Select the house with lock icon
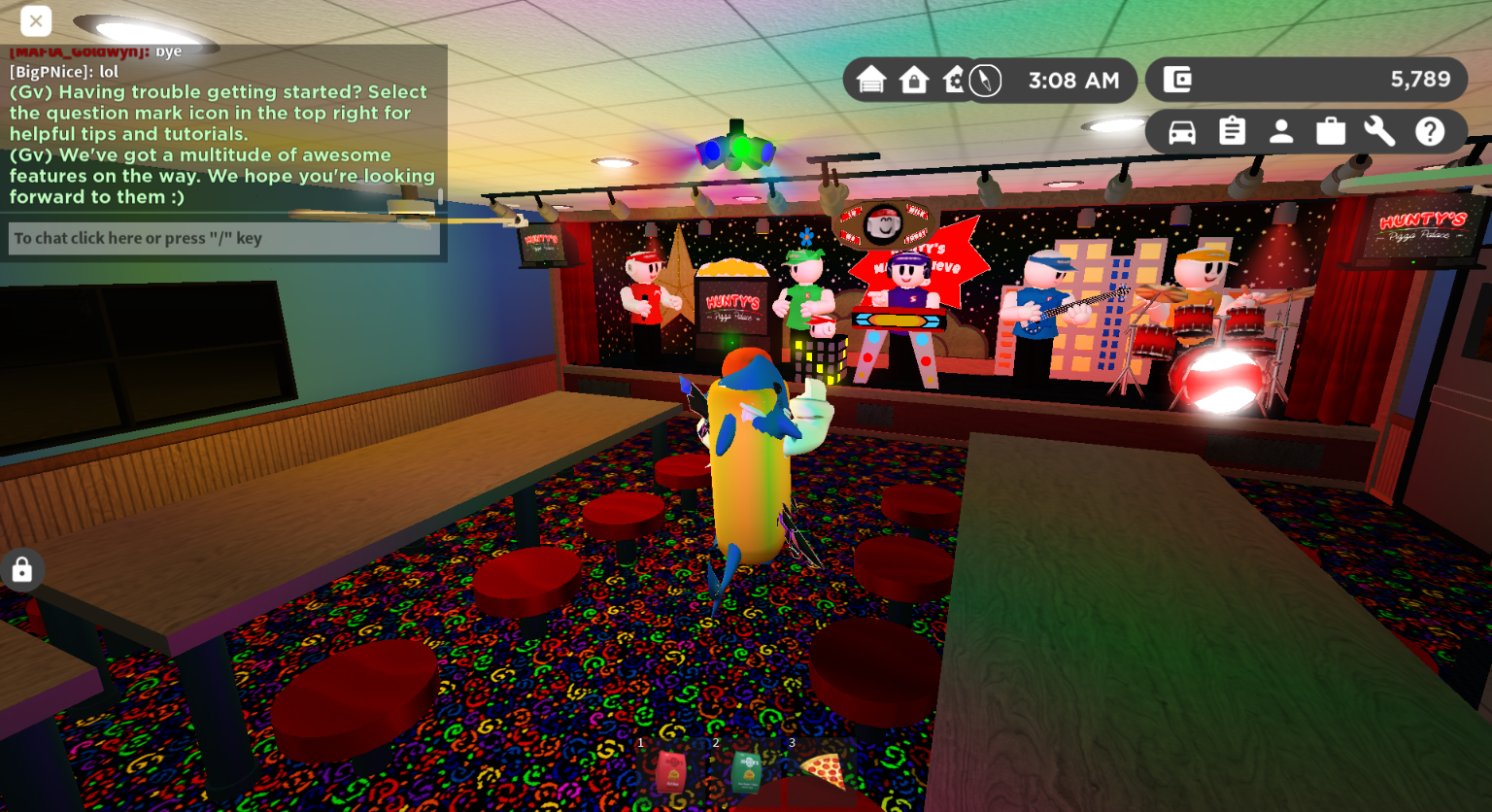 pos(914,80)
